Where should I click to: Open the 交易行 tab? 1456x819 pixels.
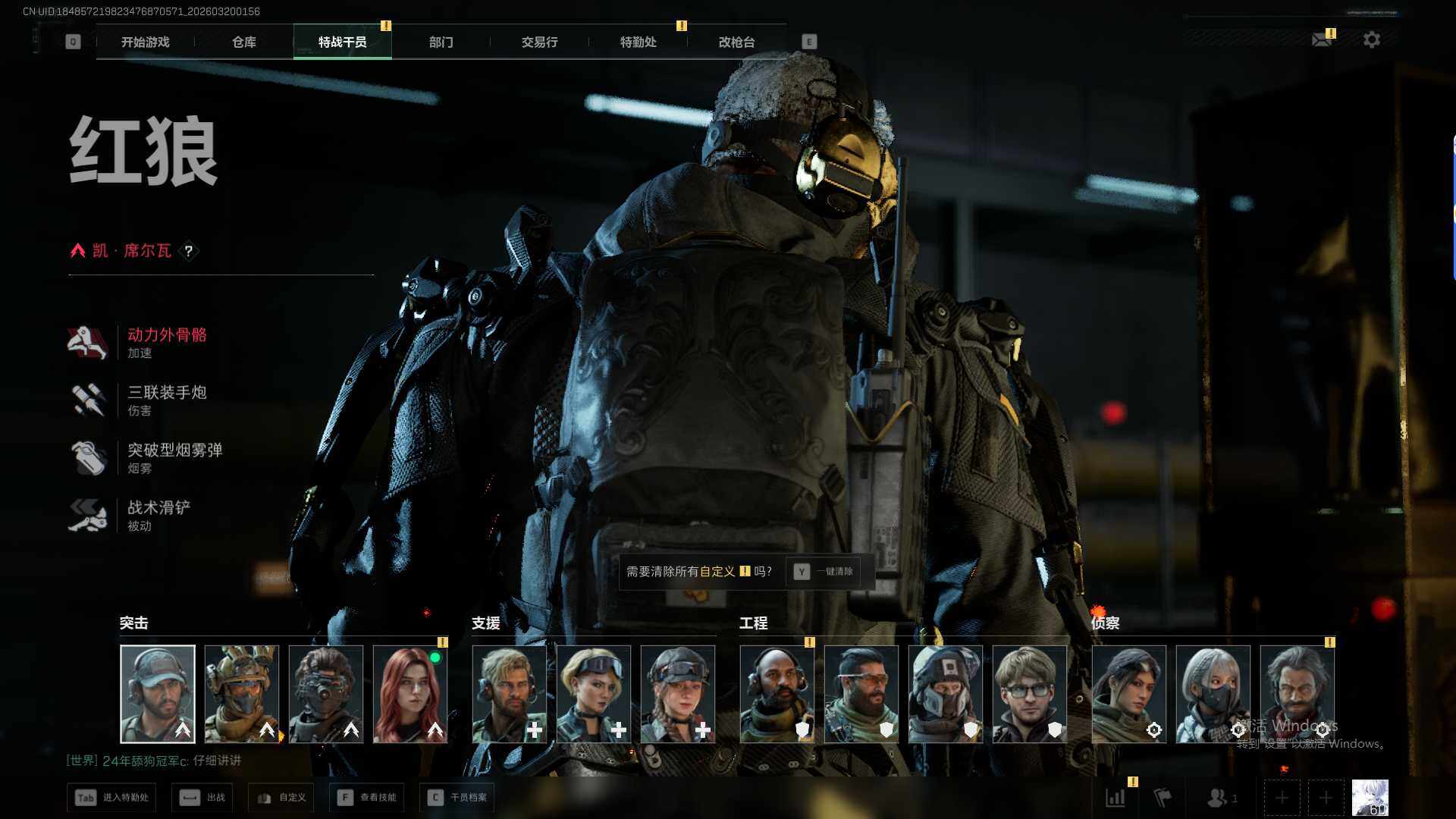[x=539, y=42]
